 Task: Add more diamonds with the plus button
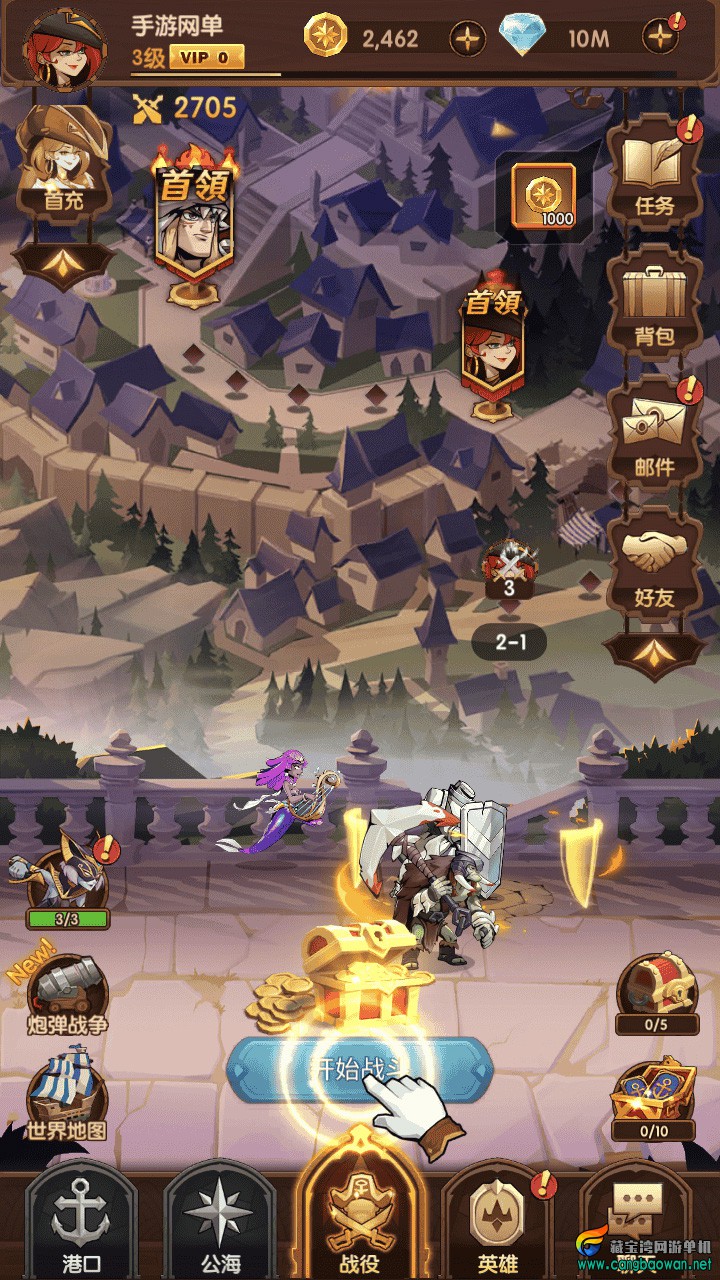[659, 39]
